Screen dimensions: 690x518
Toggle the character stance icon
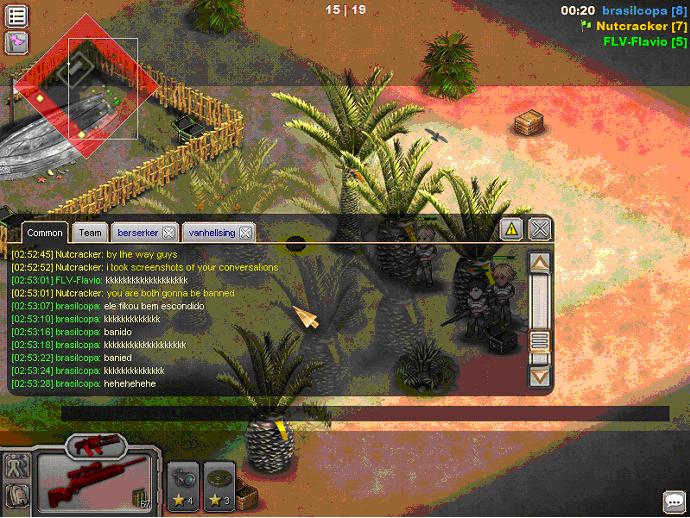point(16,466)
